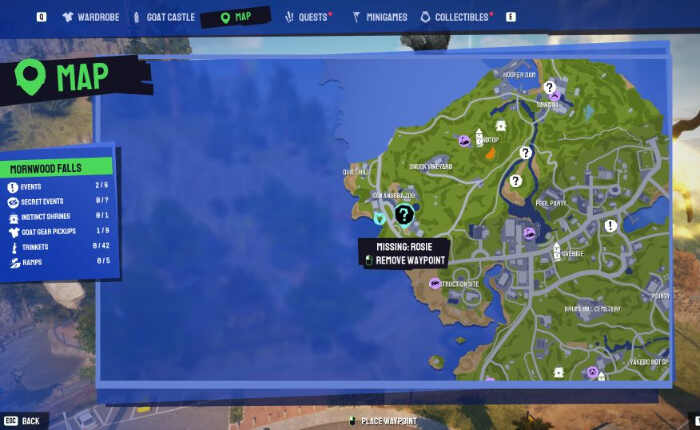Switch to the Goat Castle tab
This screenshot has width=700, height=430.
click(x=164, y=17)
